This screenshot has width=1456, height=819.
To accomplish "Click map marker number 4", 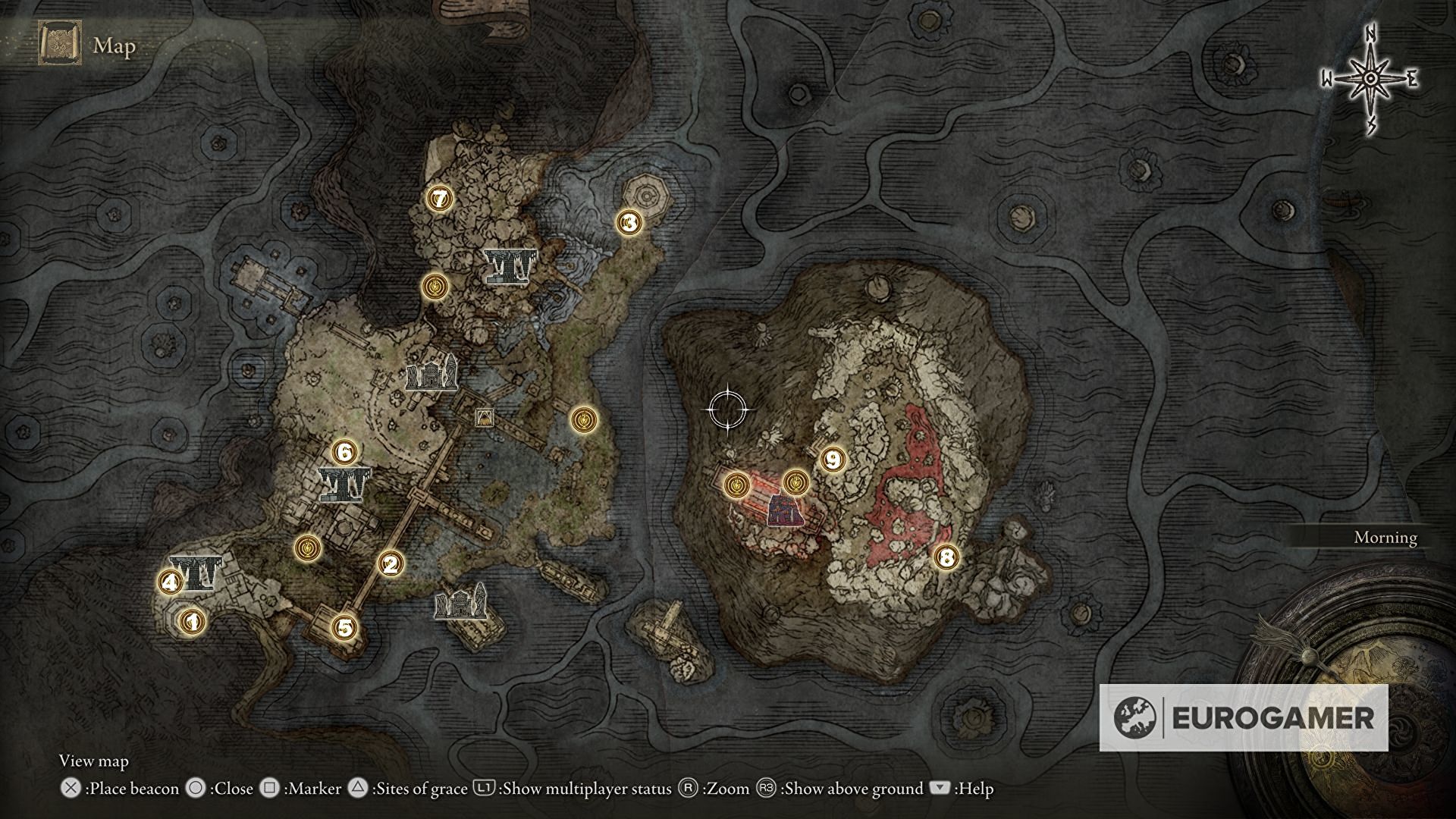I will click(x=169, y=582).
